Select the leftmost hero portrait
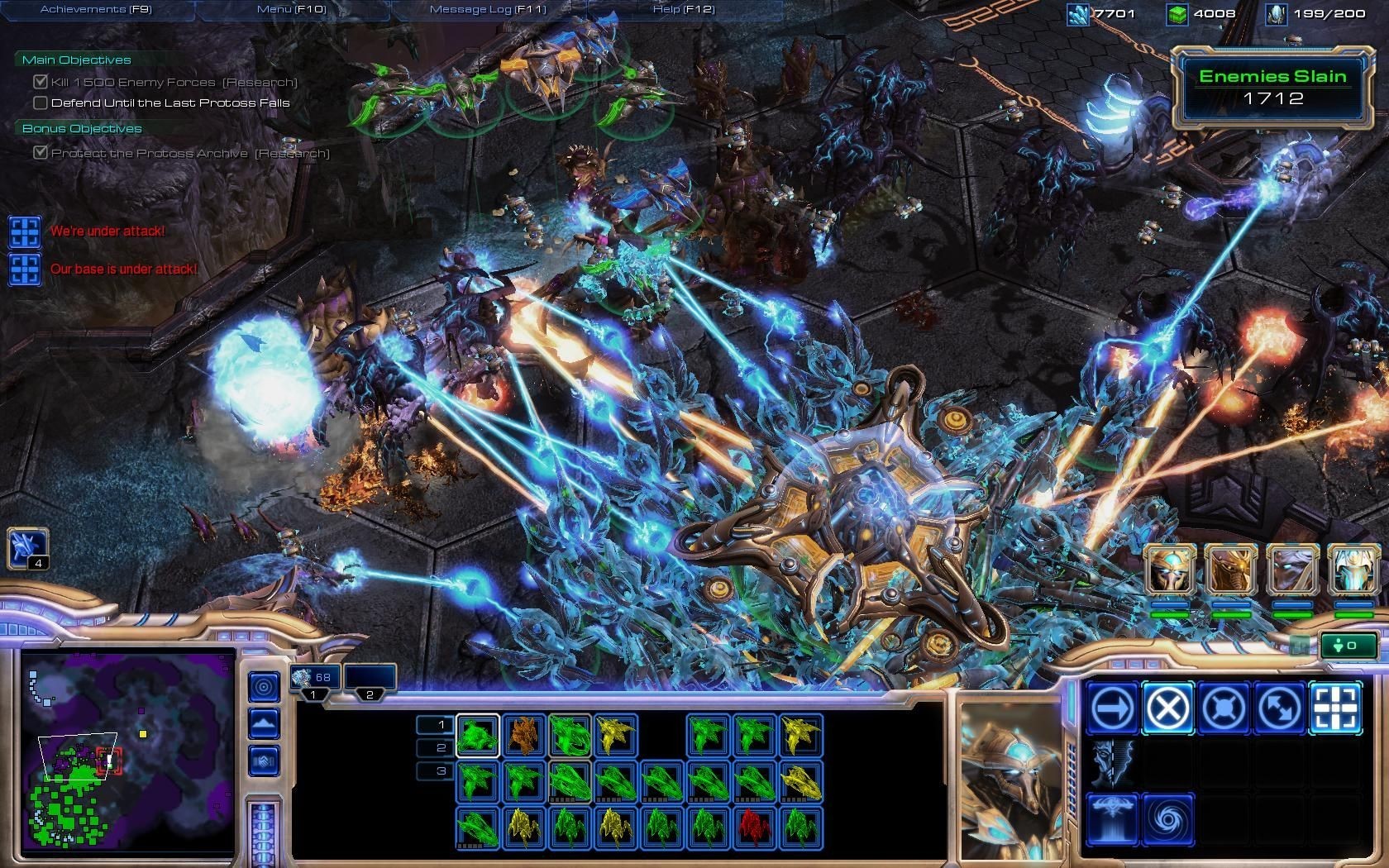Image resolution: width=1389 pixels, height=868 pixels. (x=1170, y=570)
